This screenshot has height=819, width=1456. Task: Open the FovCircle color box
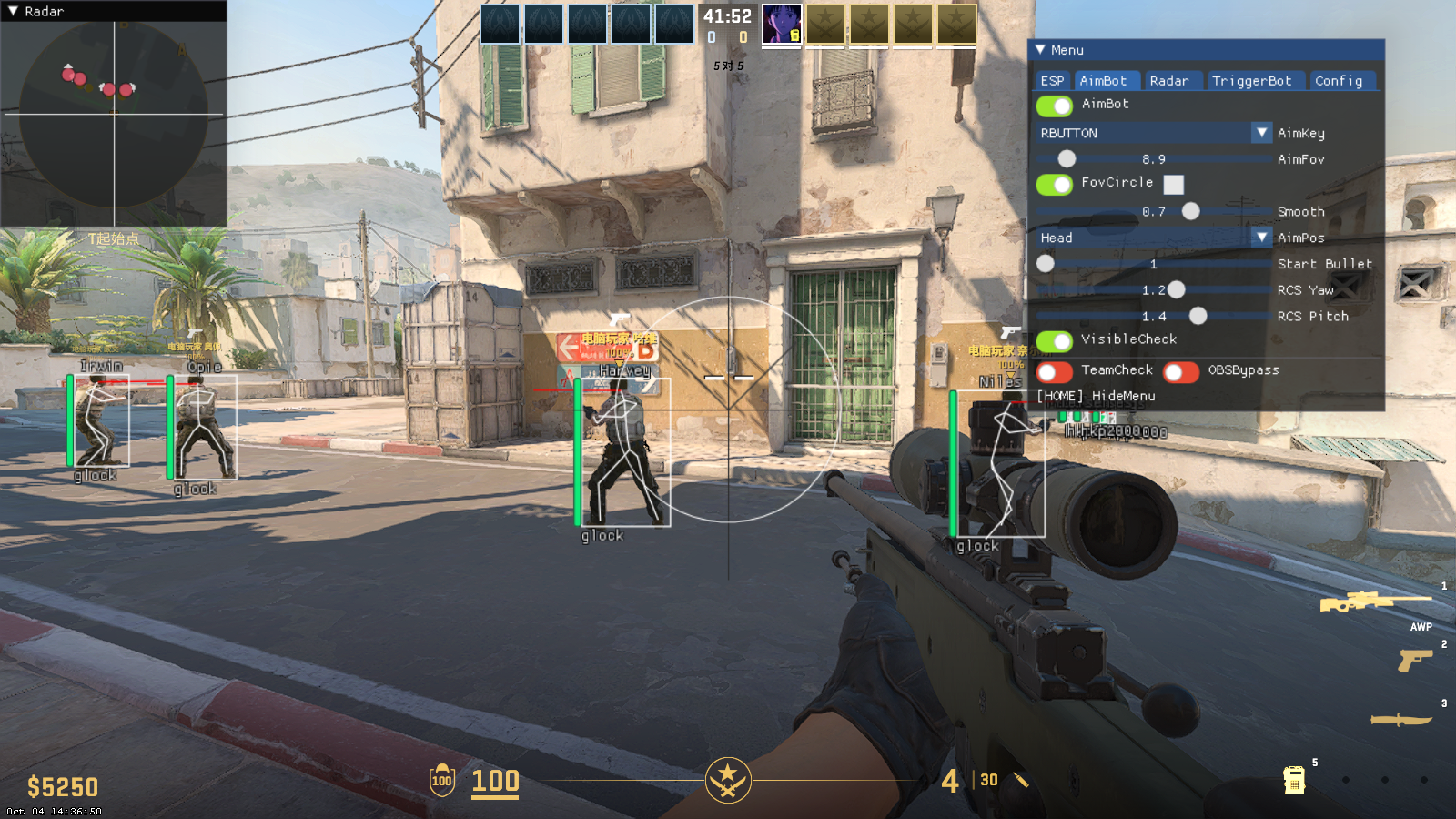coord(1175,184)
